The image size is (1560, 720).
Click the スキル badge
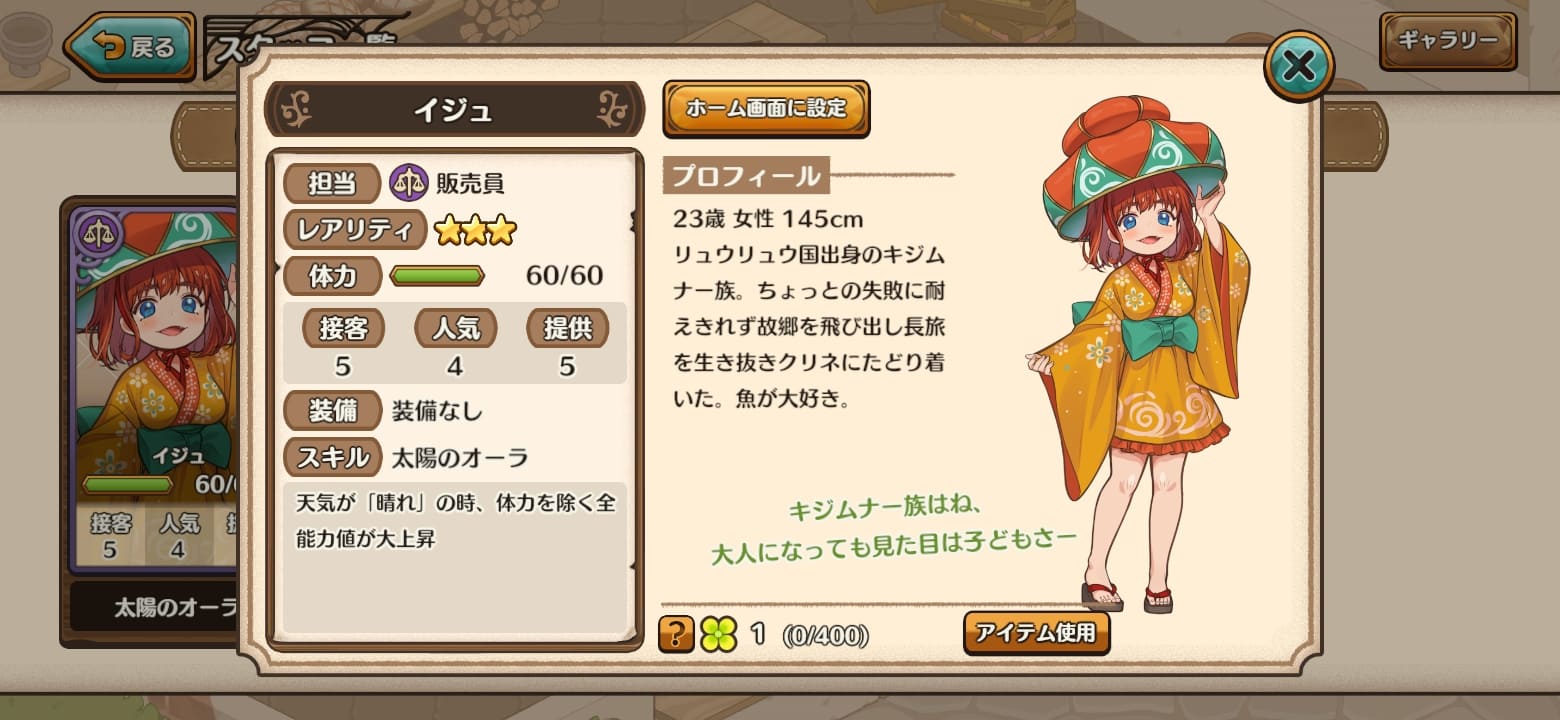point(331,457)
